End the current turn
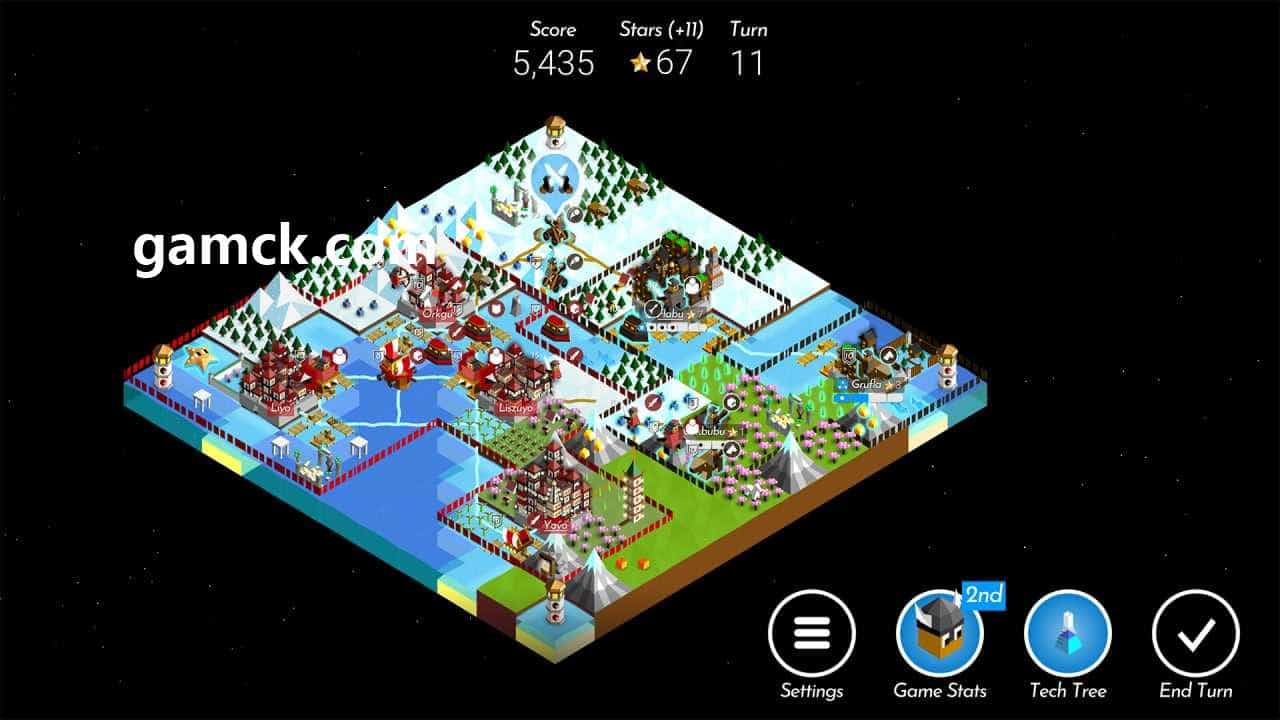The width and height of the screenshot is (1280, 720). tap(1196, 634)
